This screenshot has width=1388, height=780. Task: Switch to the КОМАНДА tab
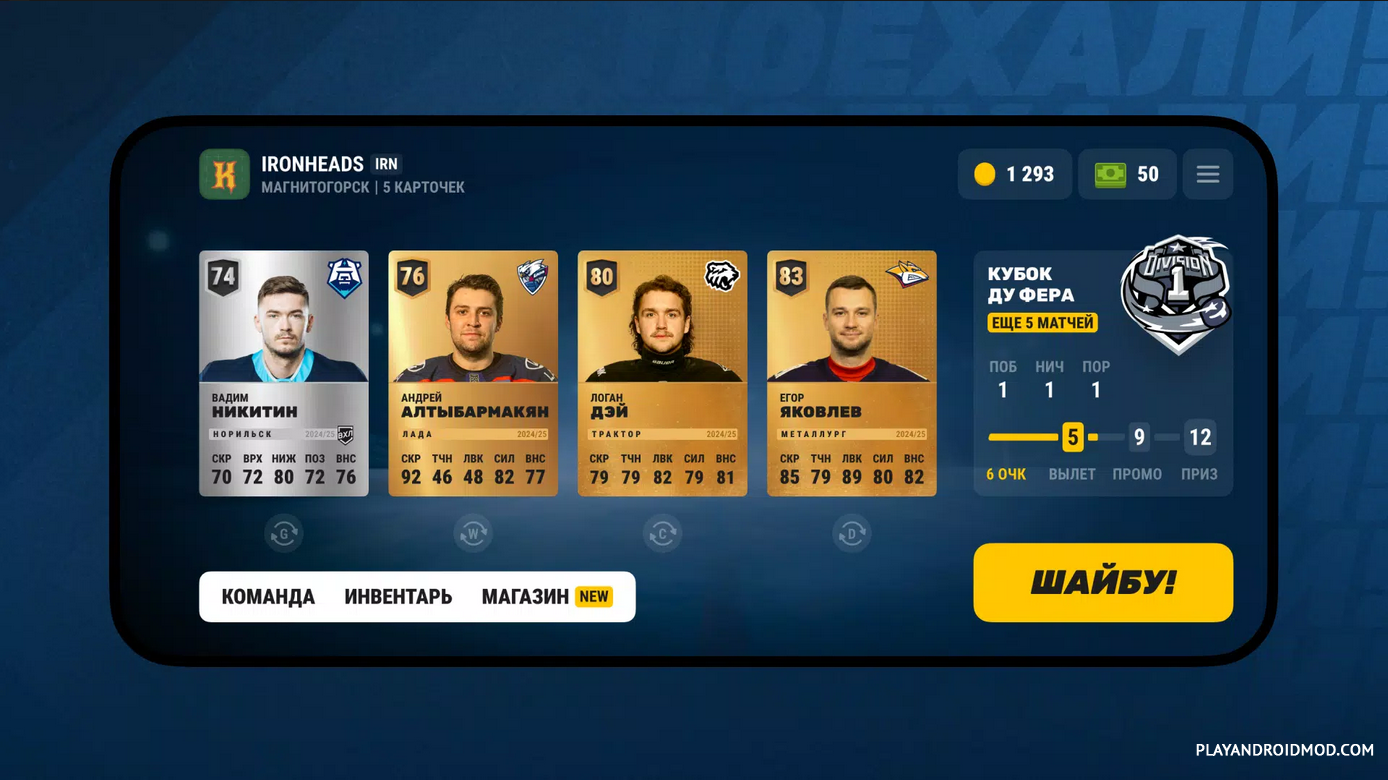pos(268,597)
